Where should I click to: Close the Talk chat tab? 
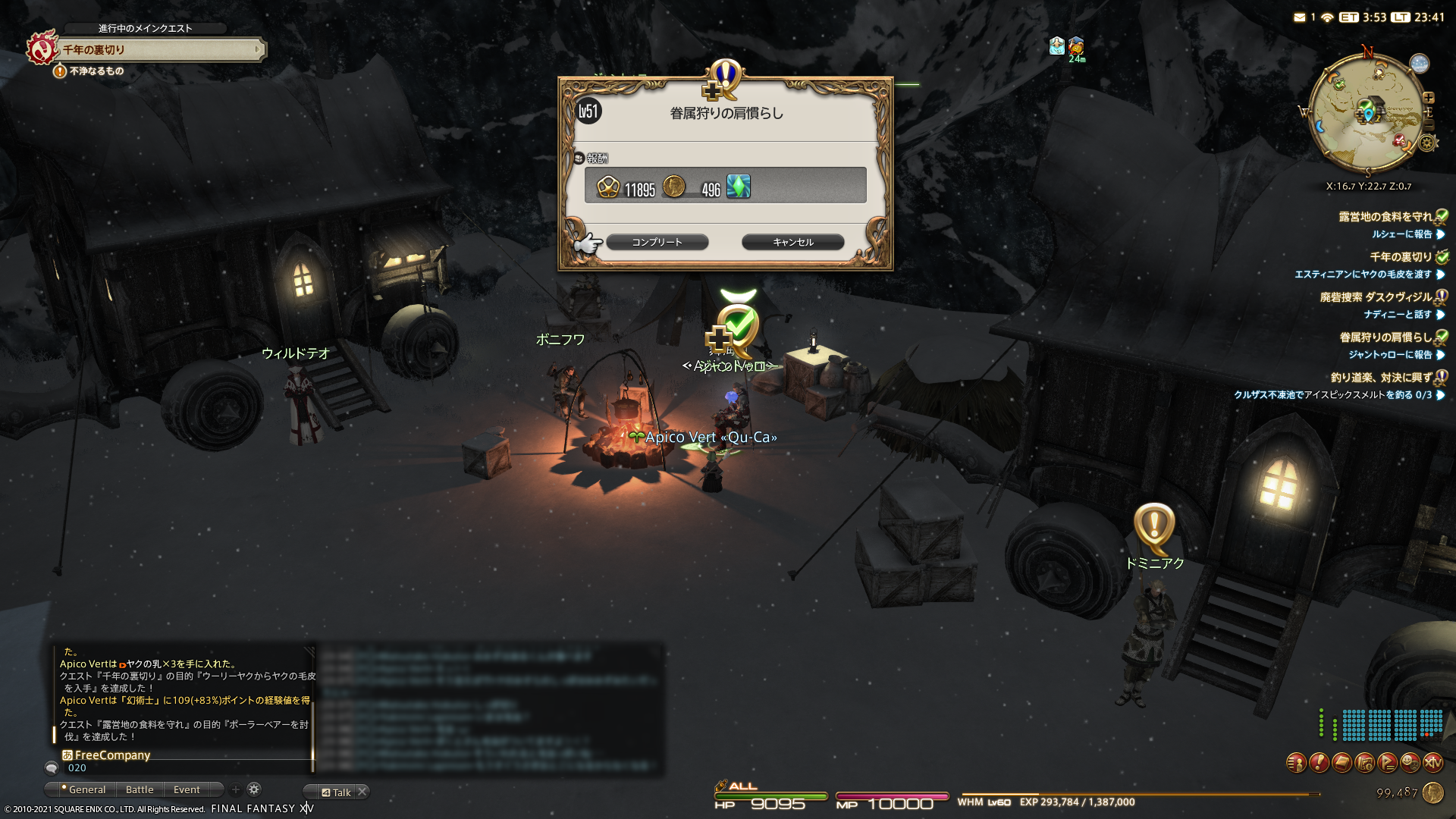point(362,792)
